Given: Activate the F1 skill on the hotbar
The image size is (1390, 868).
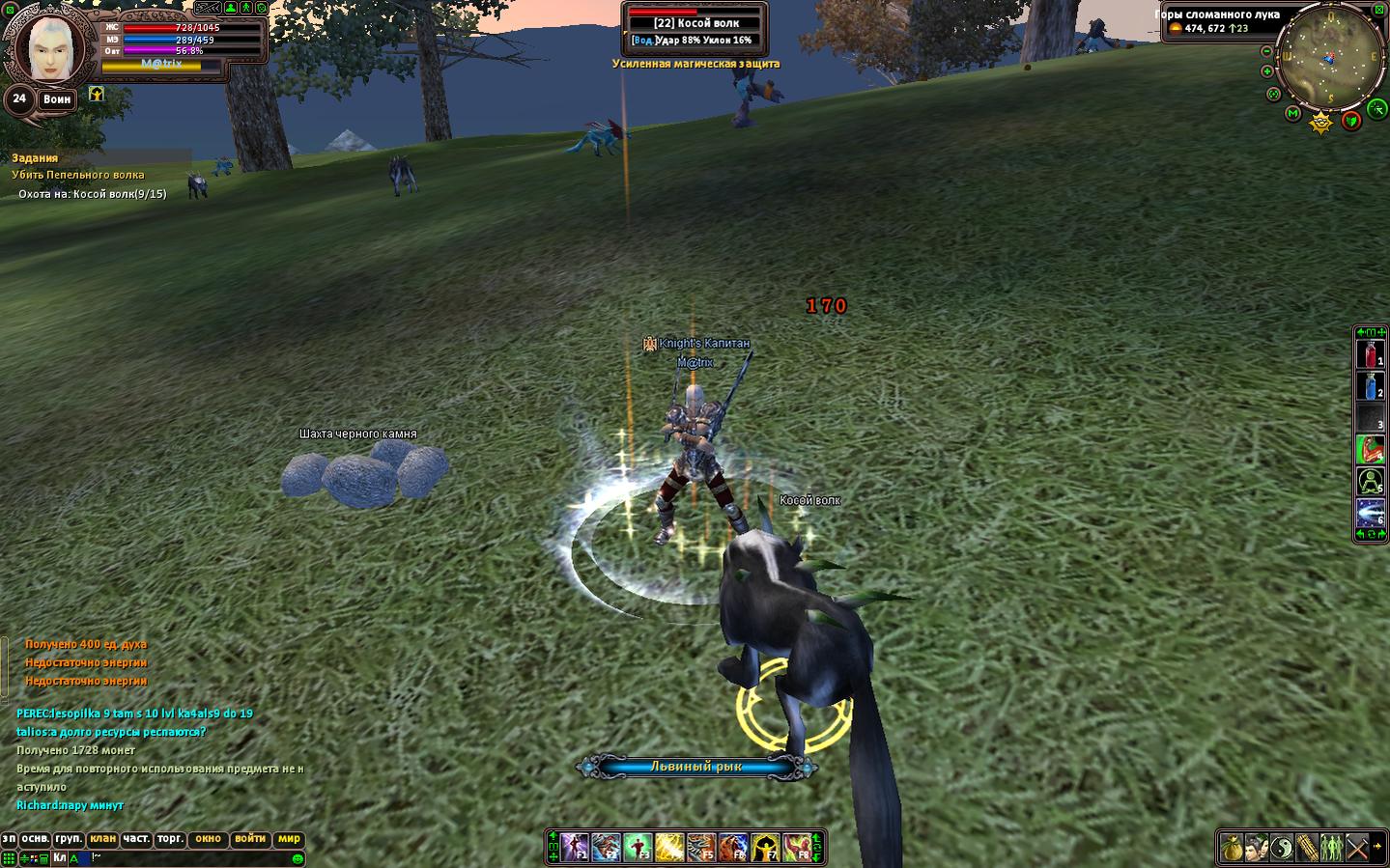Looking at the screenshot, I should (x=575, y=848).
